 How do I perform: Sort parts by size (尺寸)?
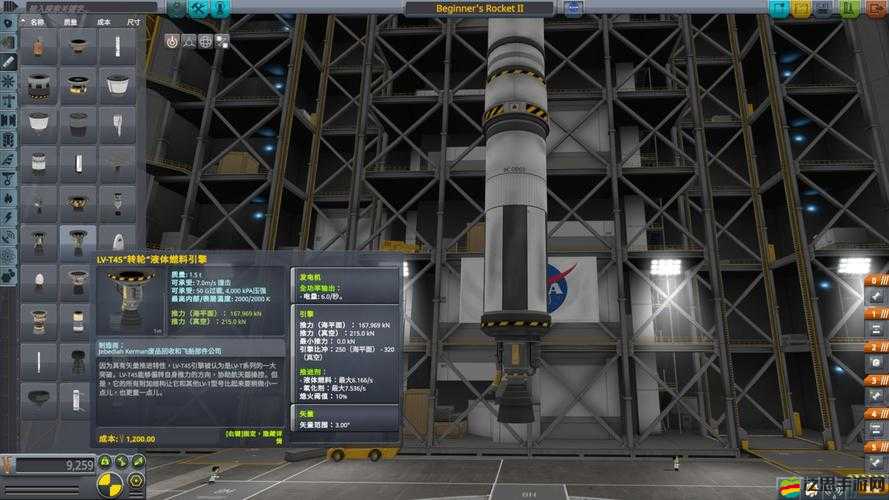pos(133,21)
